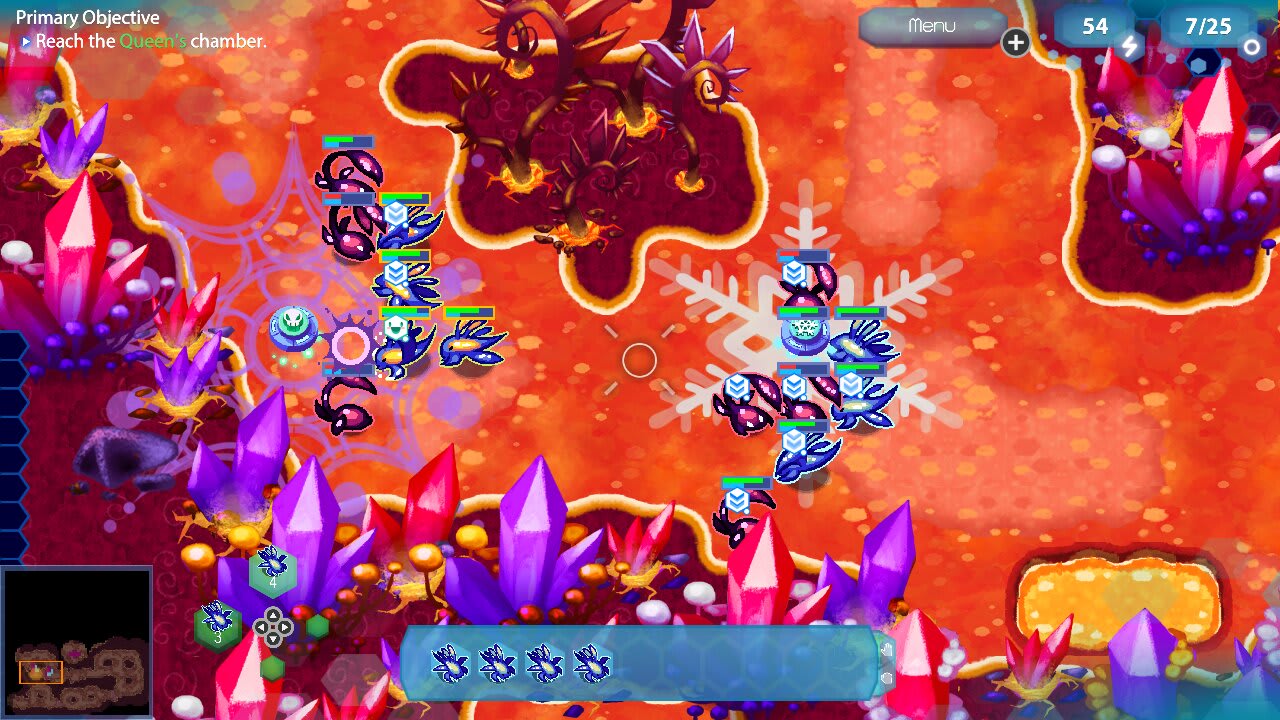The height and width of the screenshot is (720, 1280).
Task: Click the up arrow on the directional pad
Action: click(273, 614)
